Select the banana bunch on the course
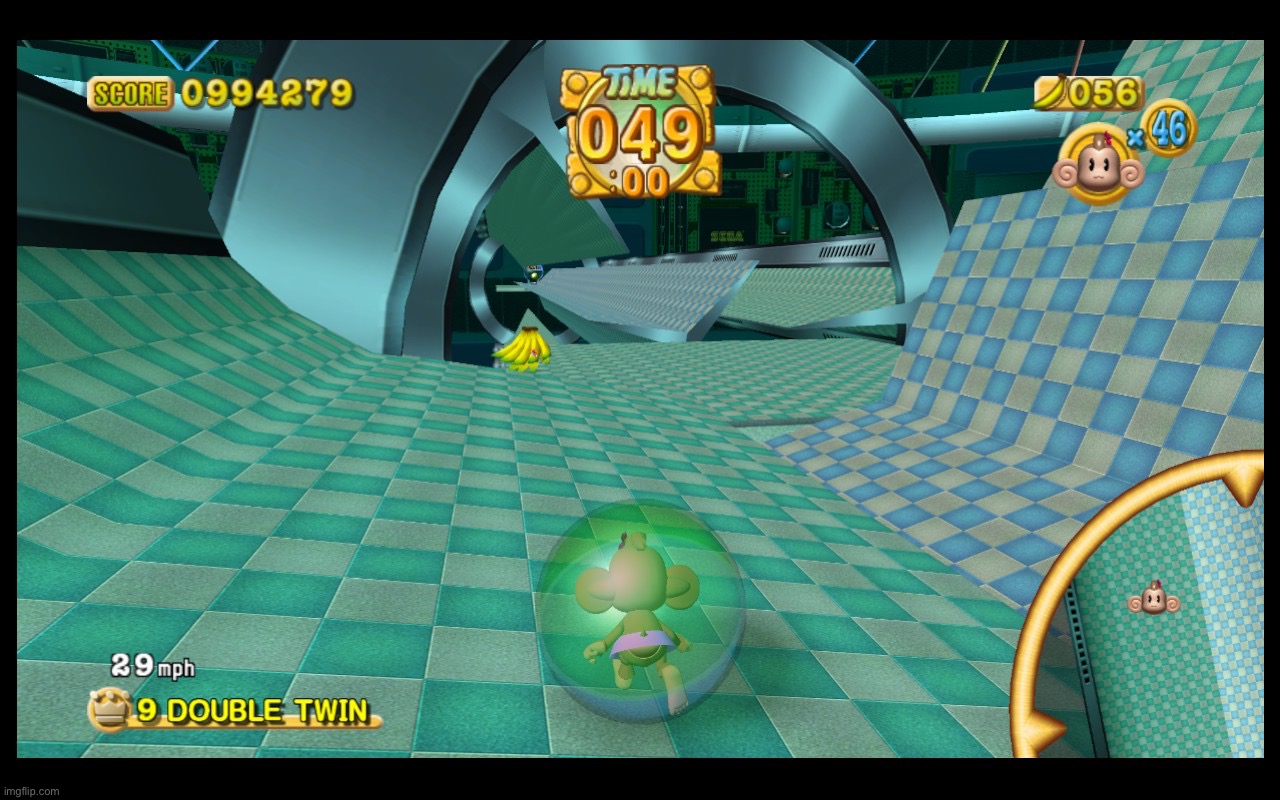The image size is (1280, 800). (524, 350)
